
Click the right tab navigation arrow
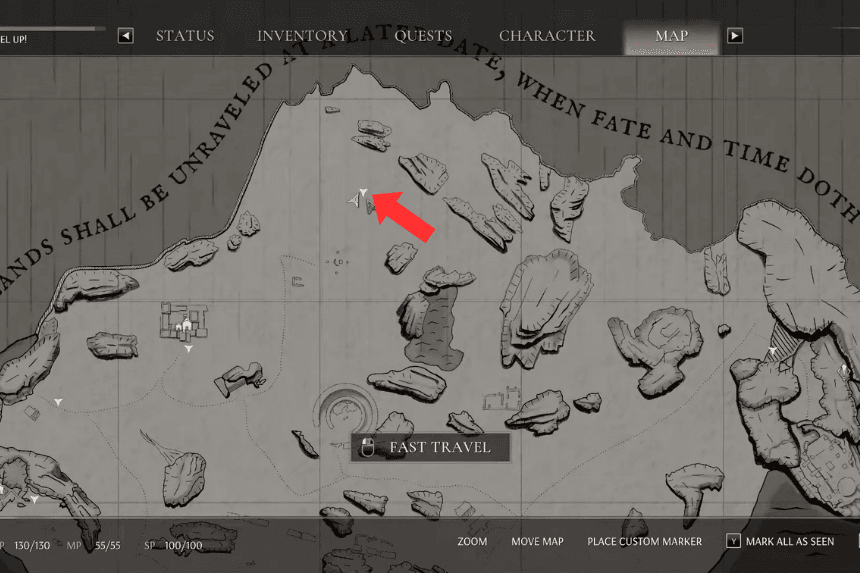point(735,36)
